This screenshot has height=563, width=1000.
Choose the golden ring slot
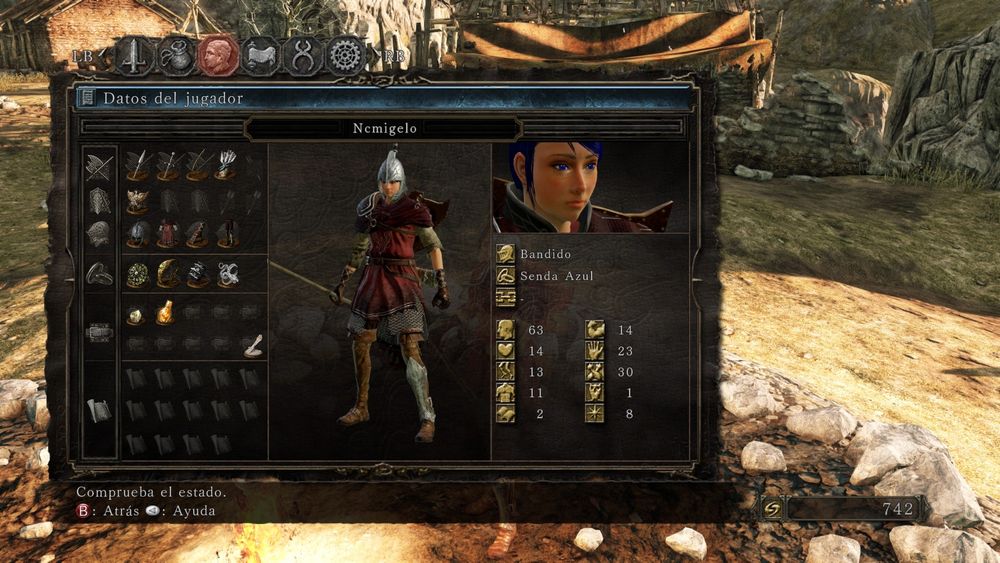click(167, 273)
